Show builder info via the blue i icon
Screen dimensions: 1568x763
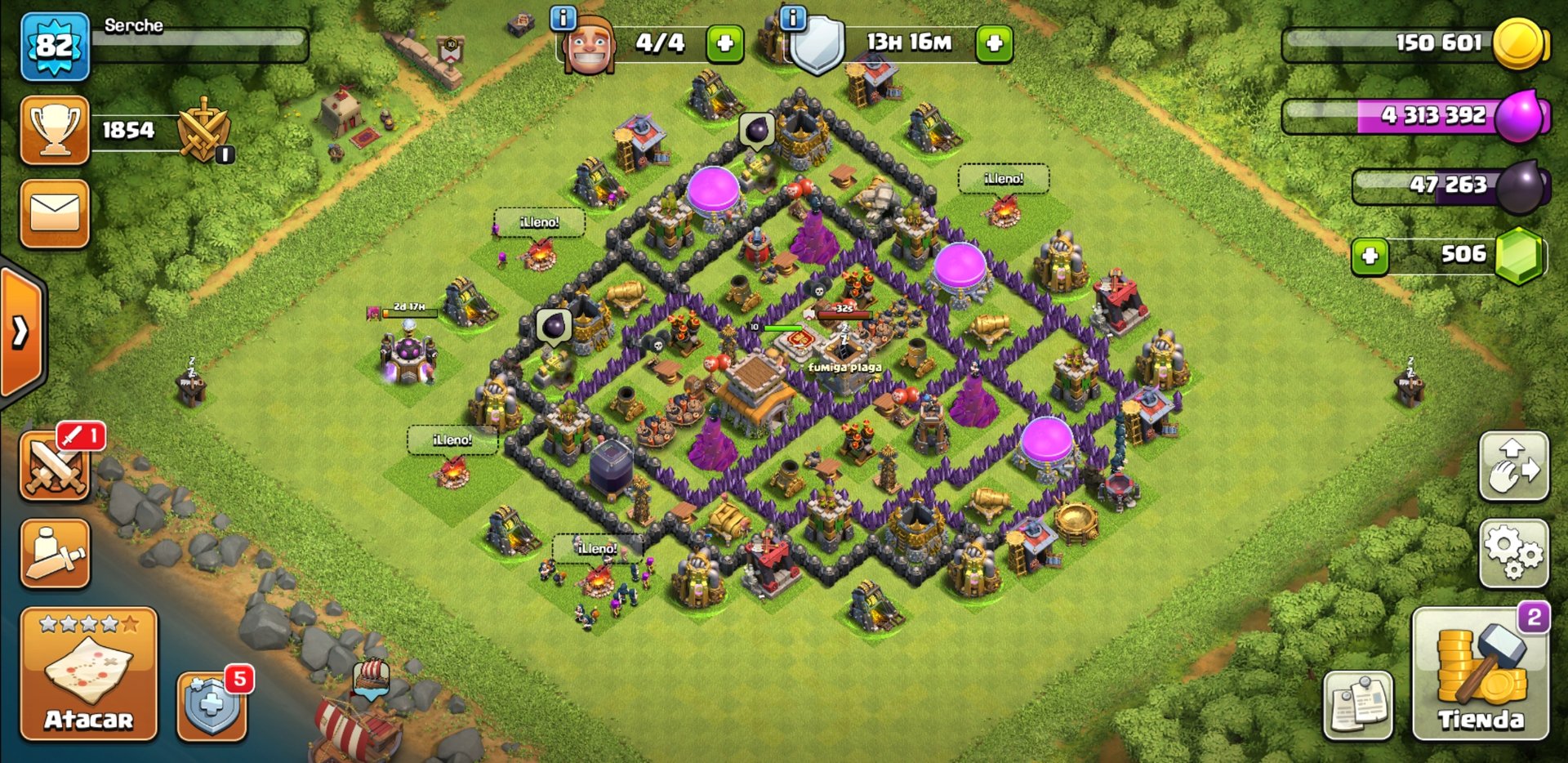pos(563,17)
